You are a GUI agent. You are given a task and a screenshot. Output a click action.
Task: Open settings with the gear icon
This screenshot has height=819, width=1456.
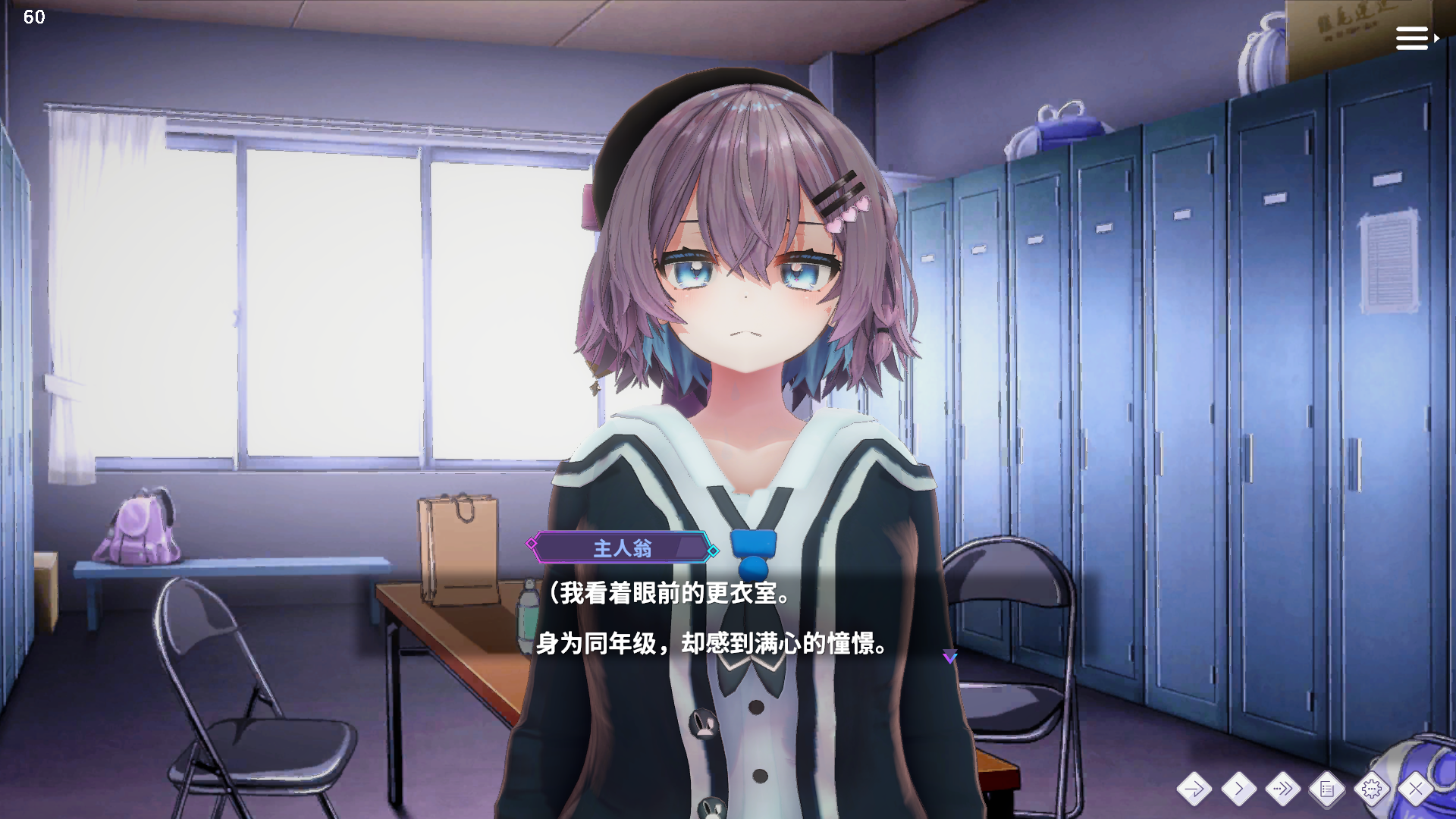pos(1371,789)
